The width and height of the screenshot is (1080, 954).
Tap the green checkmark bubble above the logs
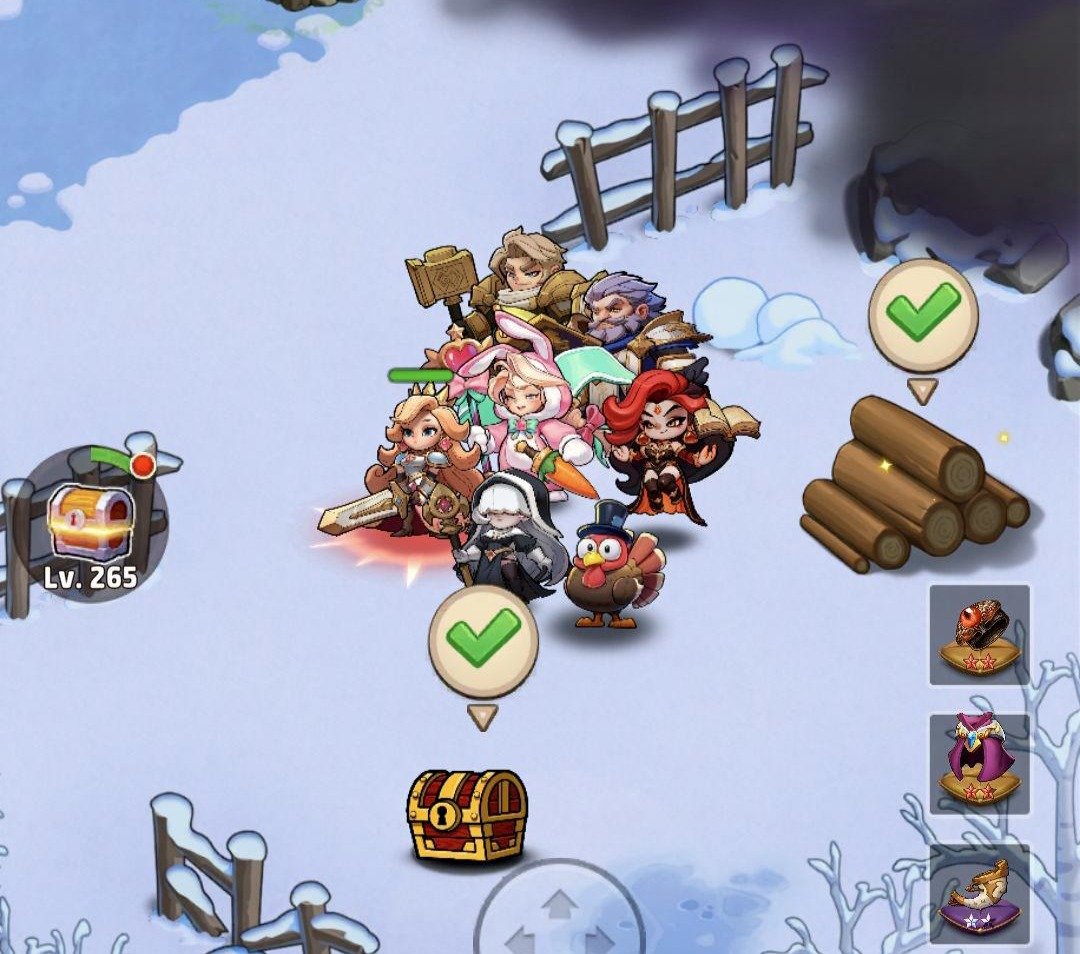click(x=922, y=315)
